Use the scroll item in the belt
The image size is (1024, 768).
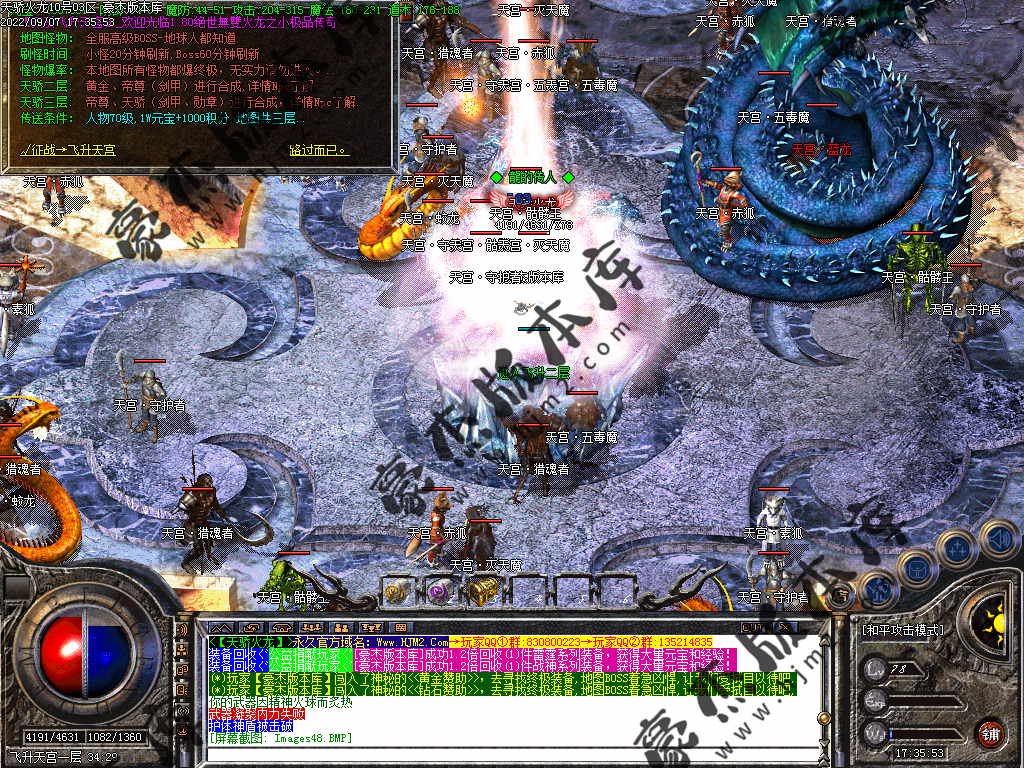pos(397,591)
